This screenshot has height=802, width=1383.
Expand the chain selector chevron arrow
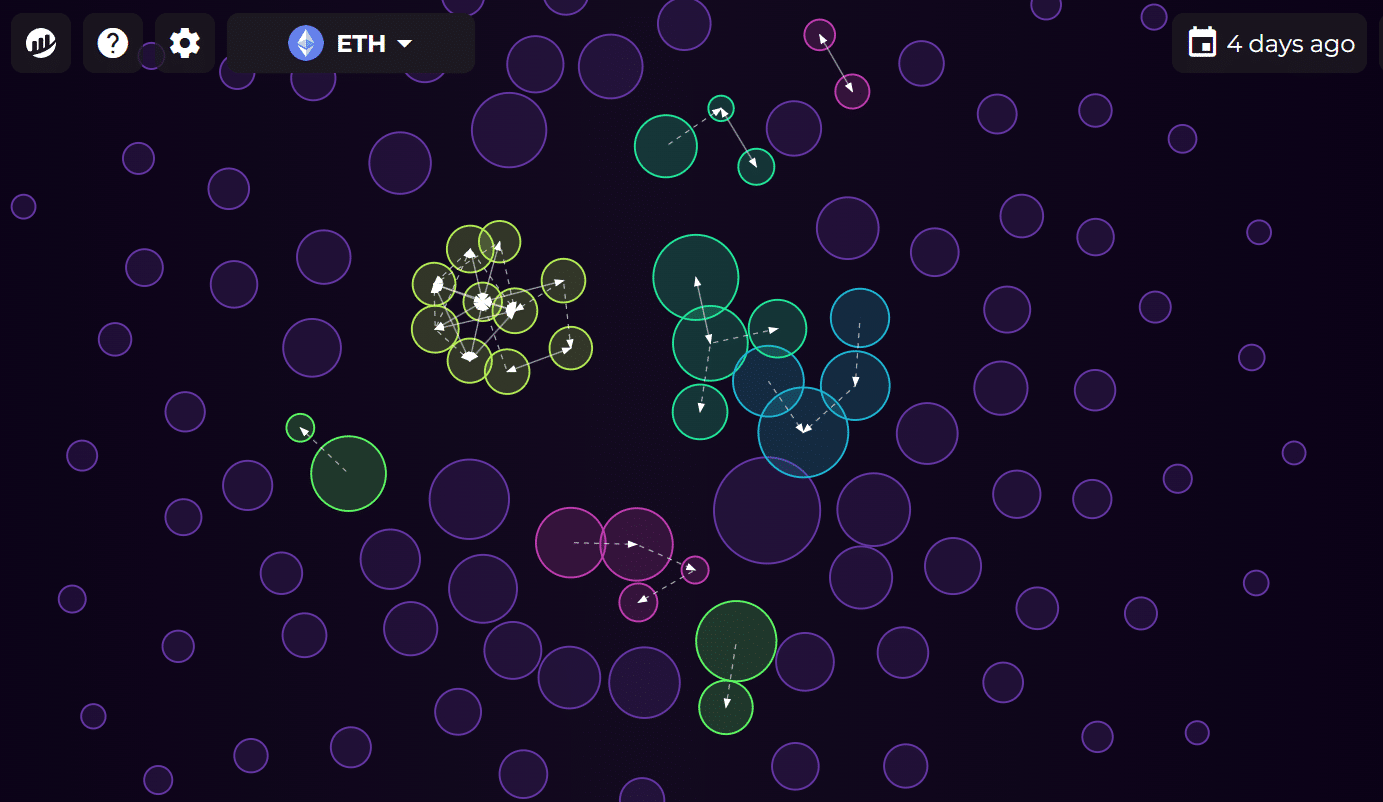coord(404,44)
